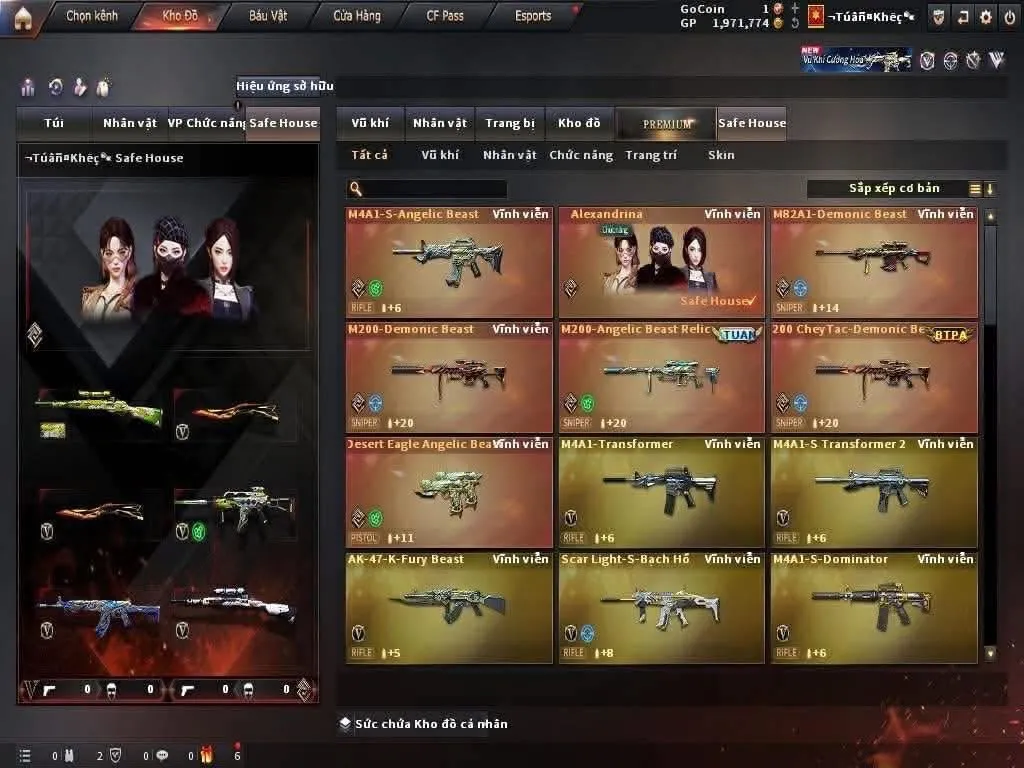Screen dimensions: 1024x768
Task: Open the Cửa Hàng shop
Action: (x=357, y=16)
